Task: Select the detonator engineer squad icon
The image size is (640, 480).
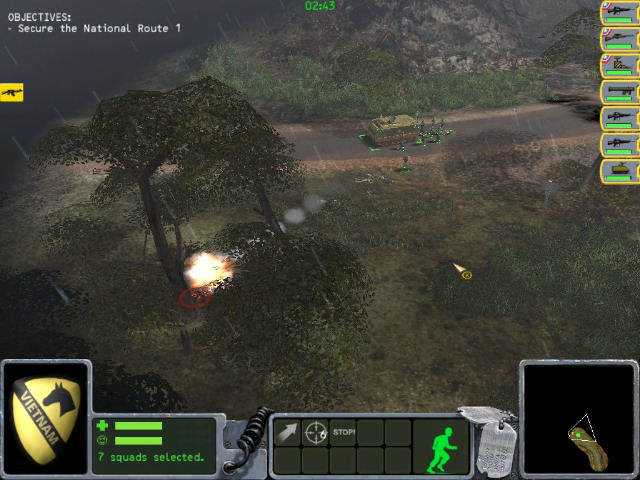Action: coord(619,65)
